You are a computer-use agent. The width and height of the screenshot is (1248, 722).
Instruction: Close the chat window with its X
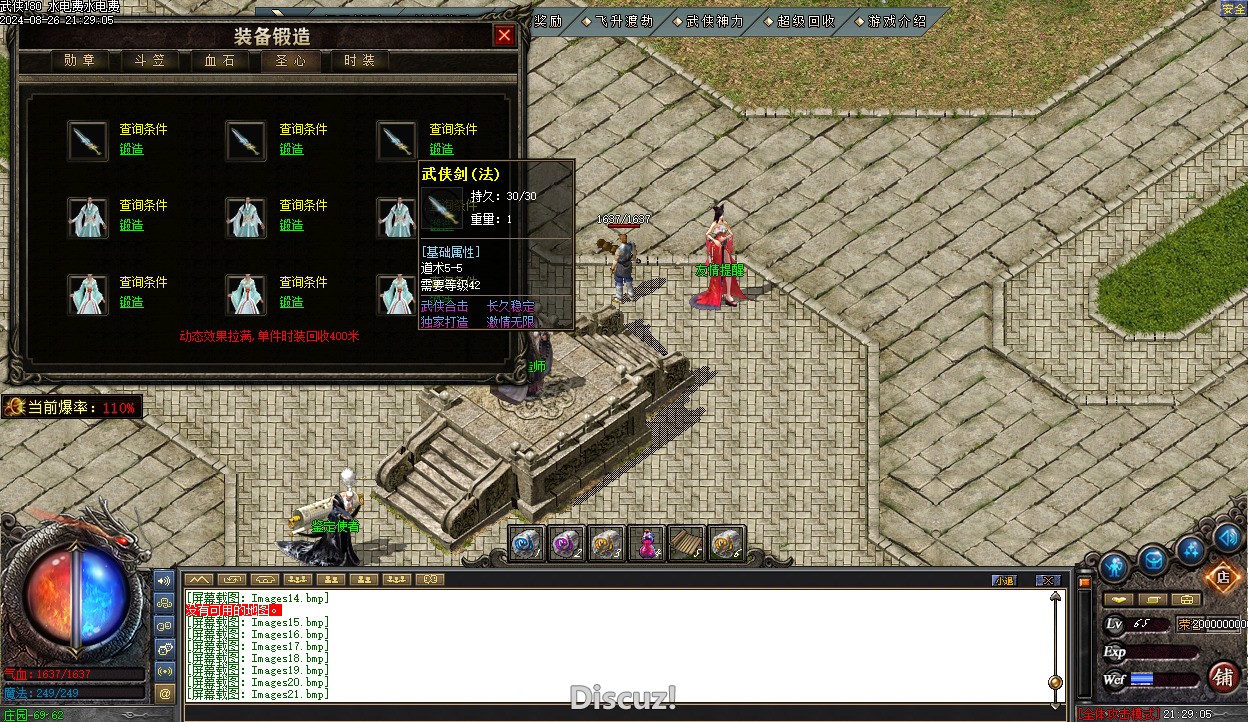(x=1047, y=580)
